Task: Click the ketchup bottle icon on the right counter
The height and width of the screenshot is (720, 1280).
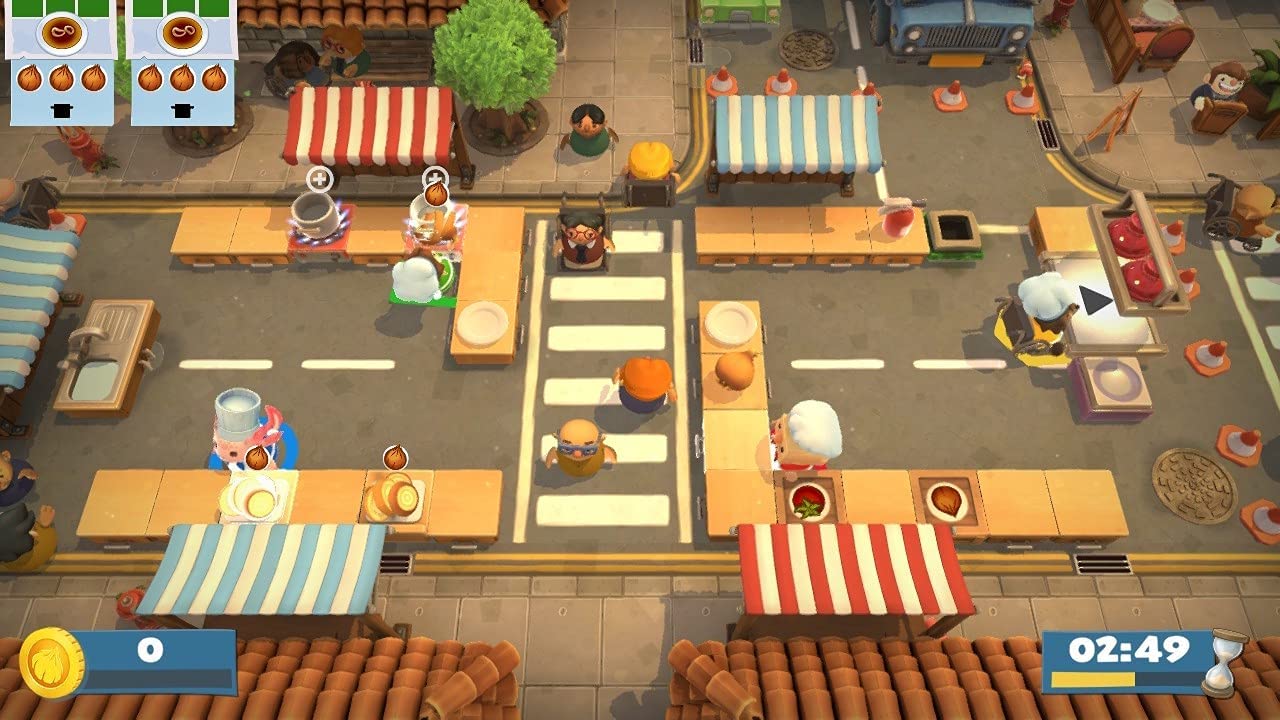Action: [x=896, y=221]
